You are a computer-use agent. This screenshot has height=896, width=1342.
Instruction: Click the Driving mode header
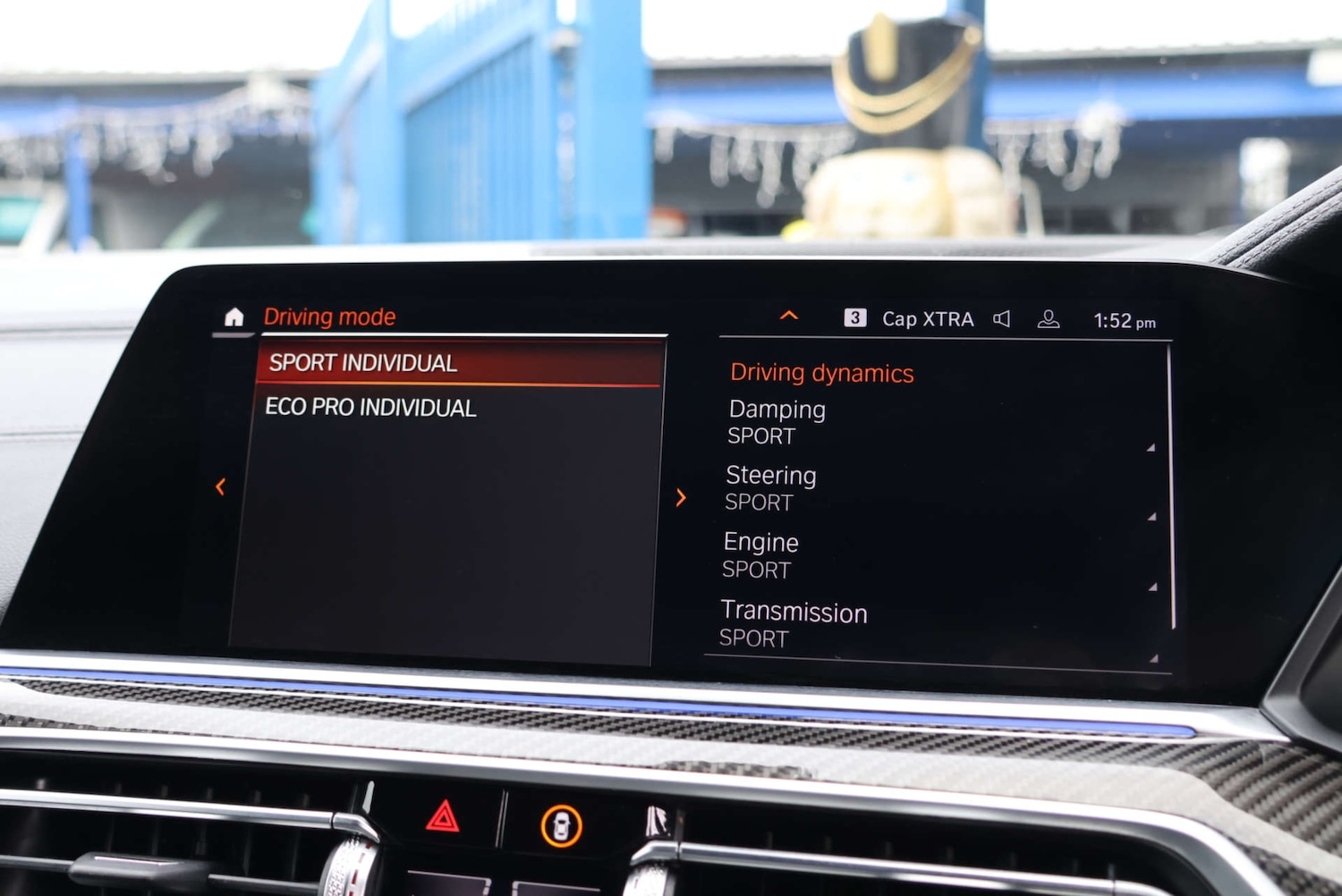[x=329, y=316]
